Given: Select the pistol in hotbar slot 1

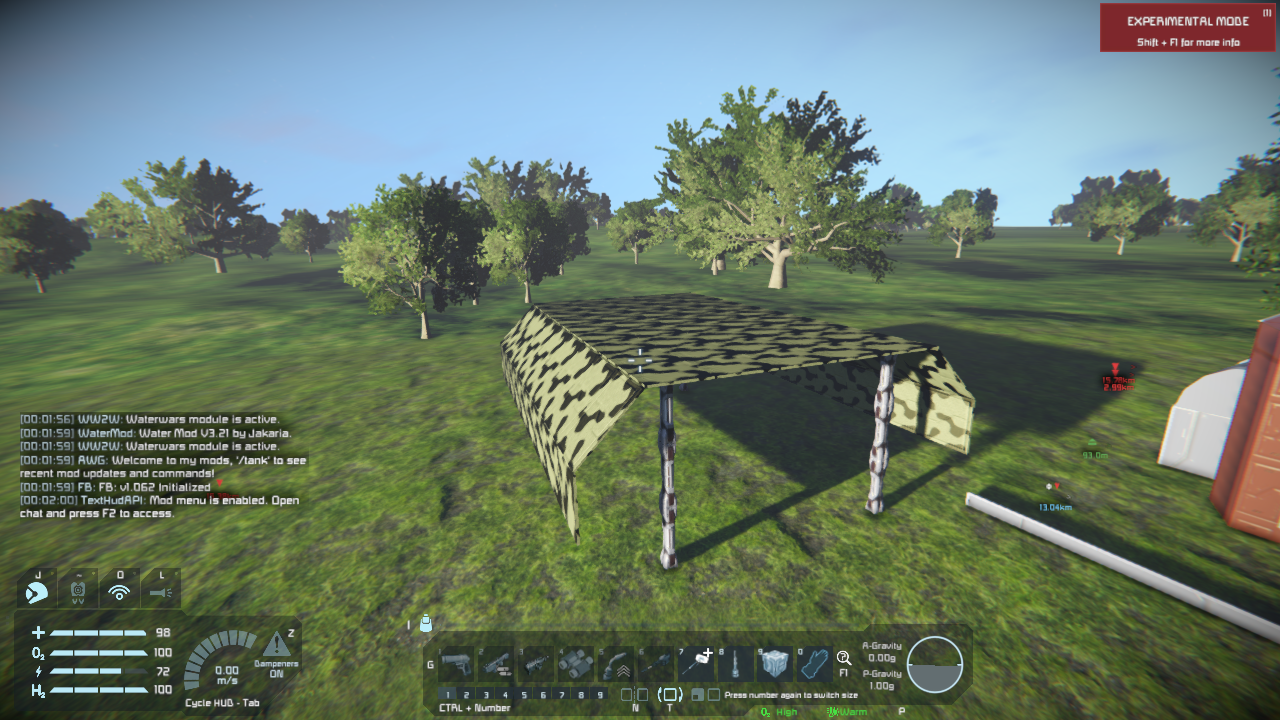Looking at the screenshot, I should coord(456,663).
